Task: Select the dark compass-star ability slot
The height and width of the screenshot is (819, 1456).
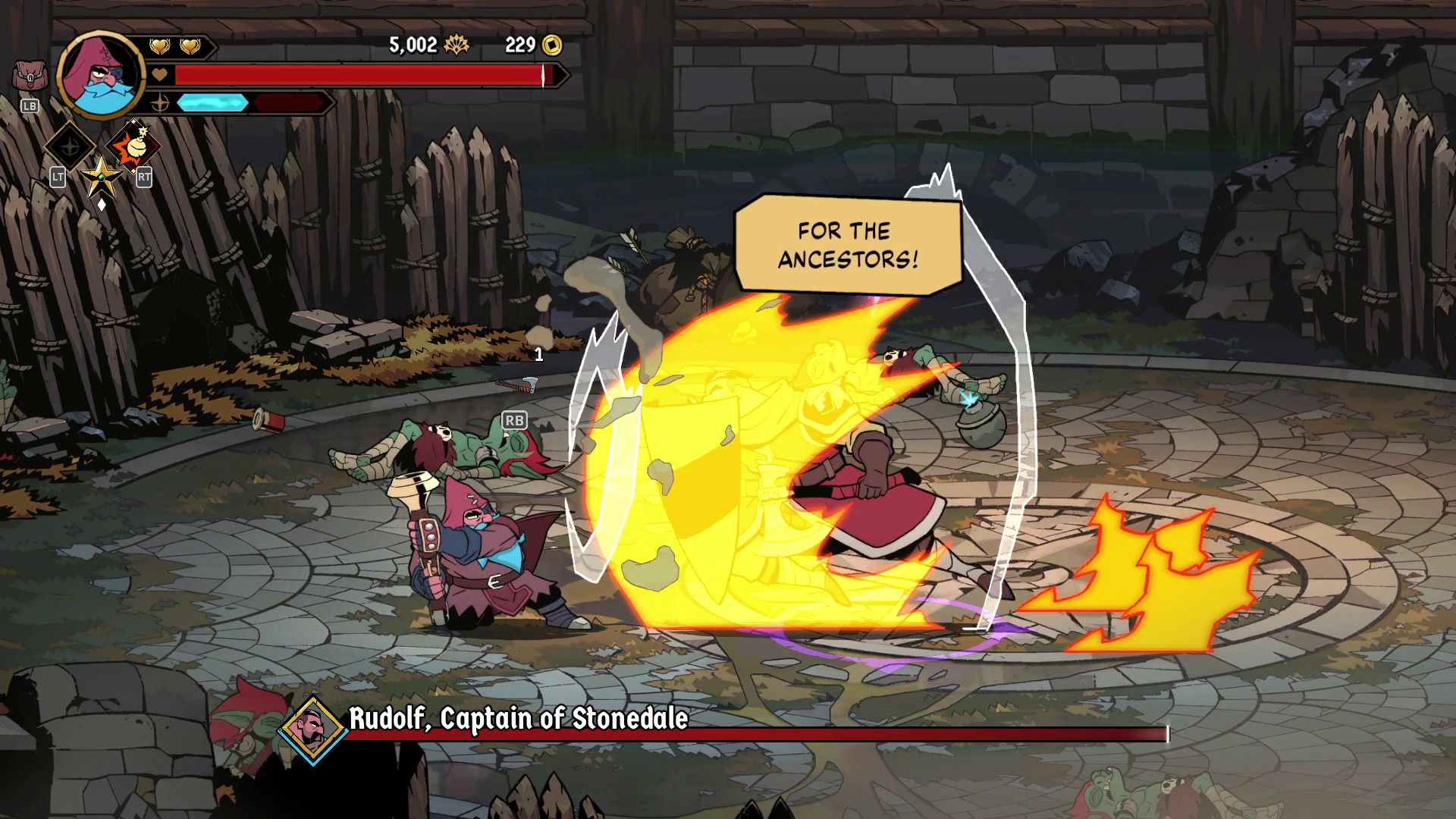Action: [70, 146]
